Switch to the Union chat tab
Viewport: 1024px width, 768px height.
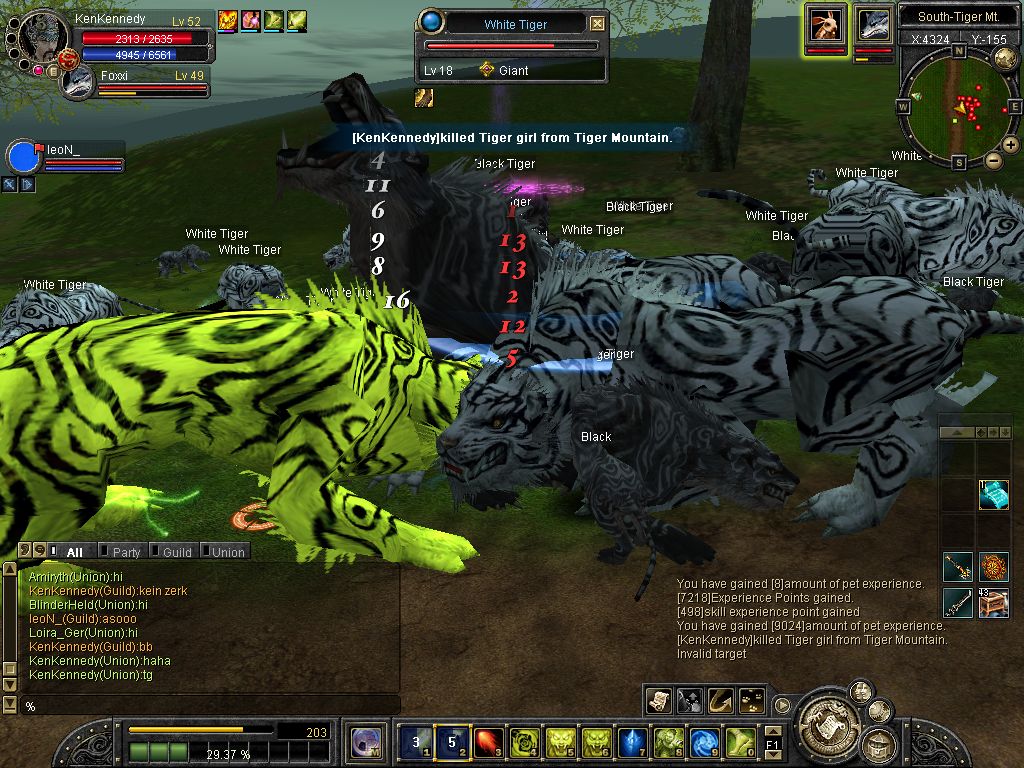(224, 551)
